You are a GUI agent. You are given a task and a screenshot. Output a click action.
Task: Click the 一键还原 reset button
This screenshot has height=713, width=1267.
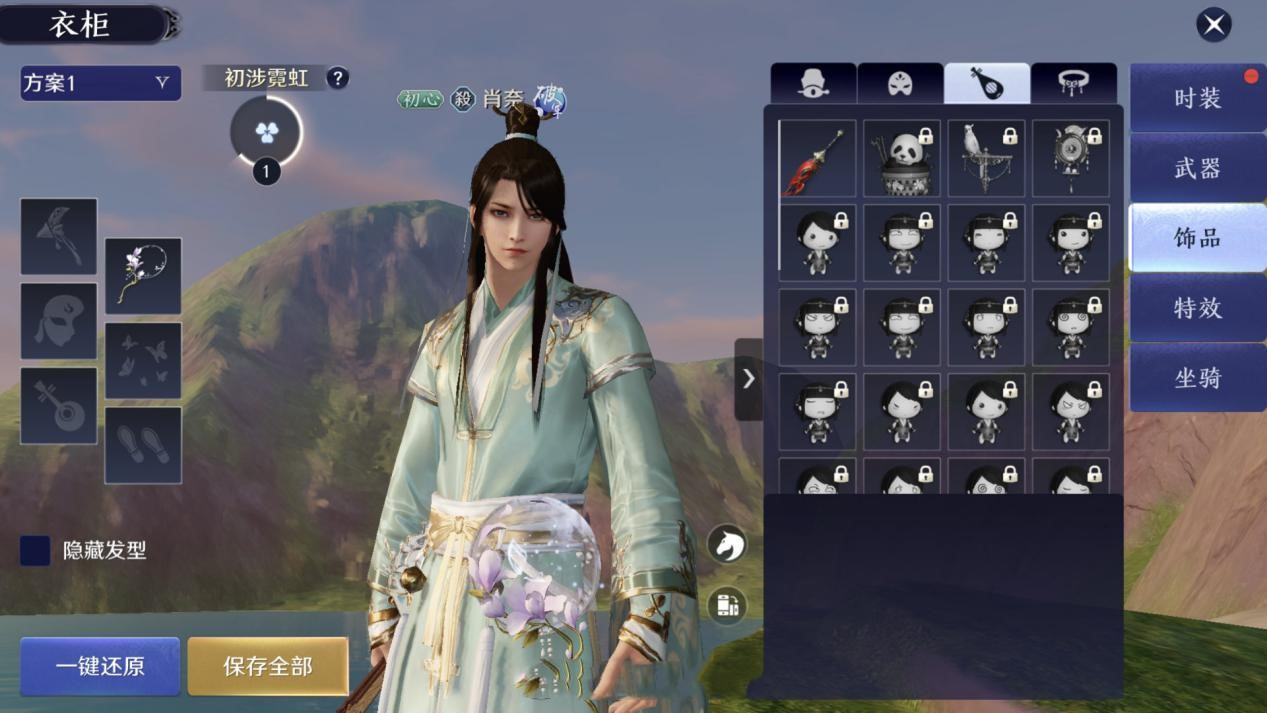click(100, 666)
